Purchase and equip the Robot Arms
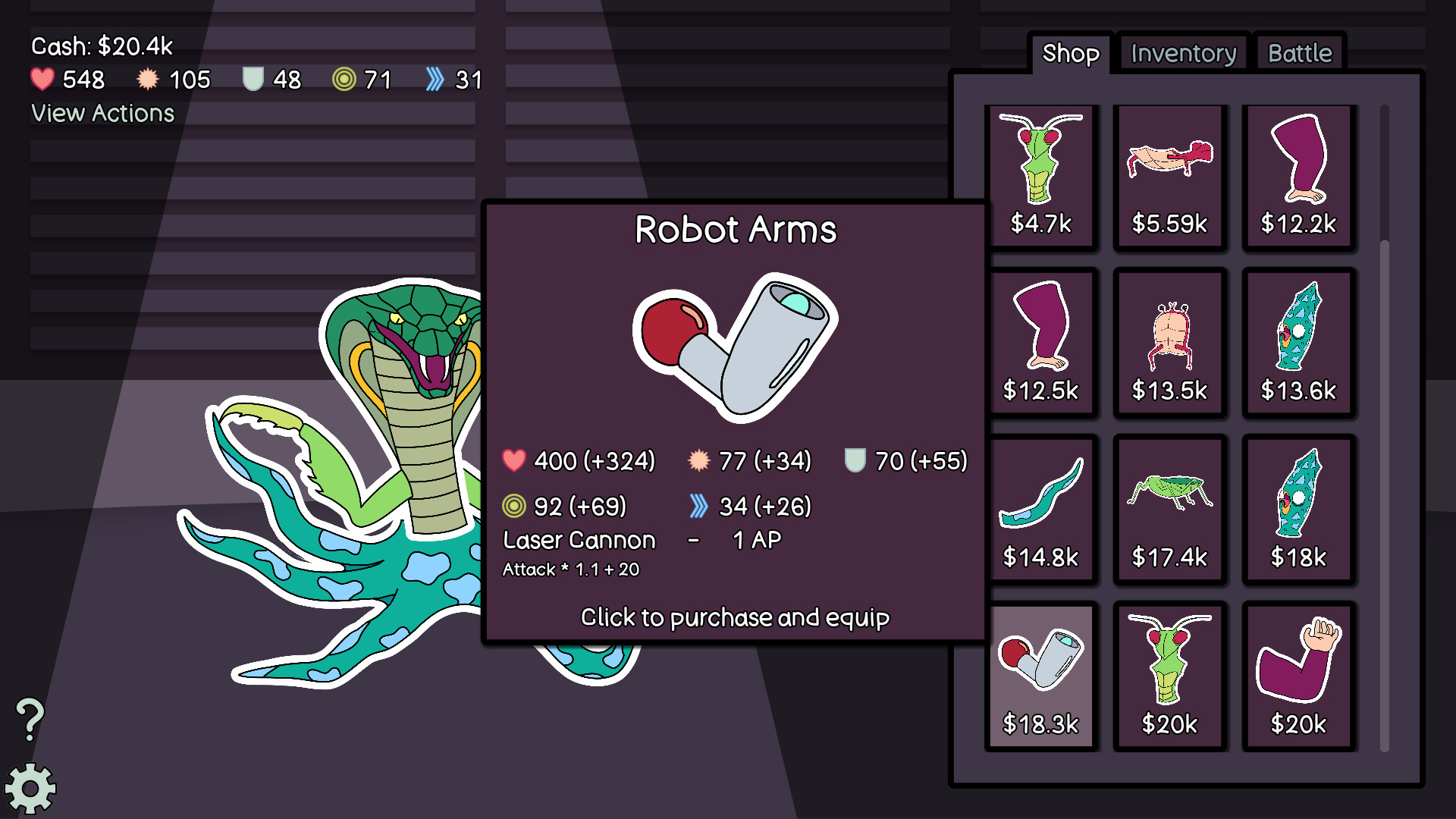The image size is (1456, 819). click(734, 617)
